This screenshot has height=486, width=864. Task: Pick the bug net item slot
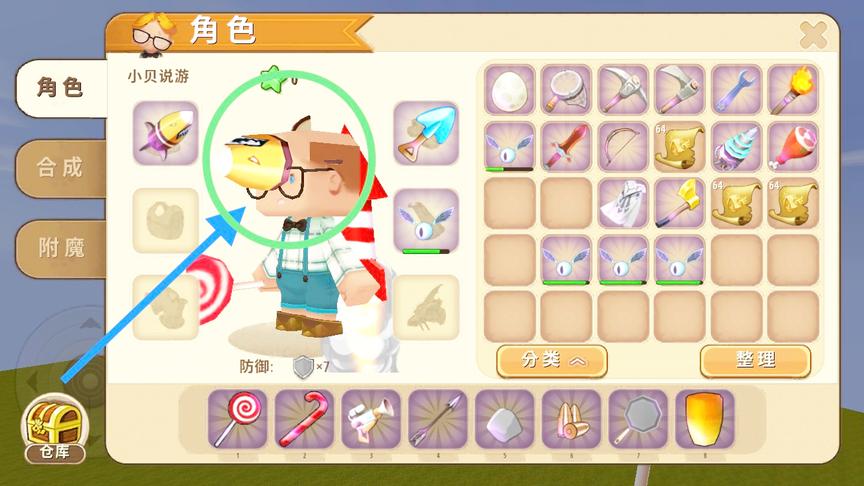tap(566, 90)
